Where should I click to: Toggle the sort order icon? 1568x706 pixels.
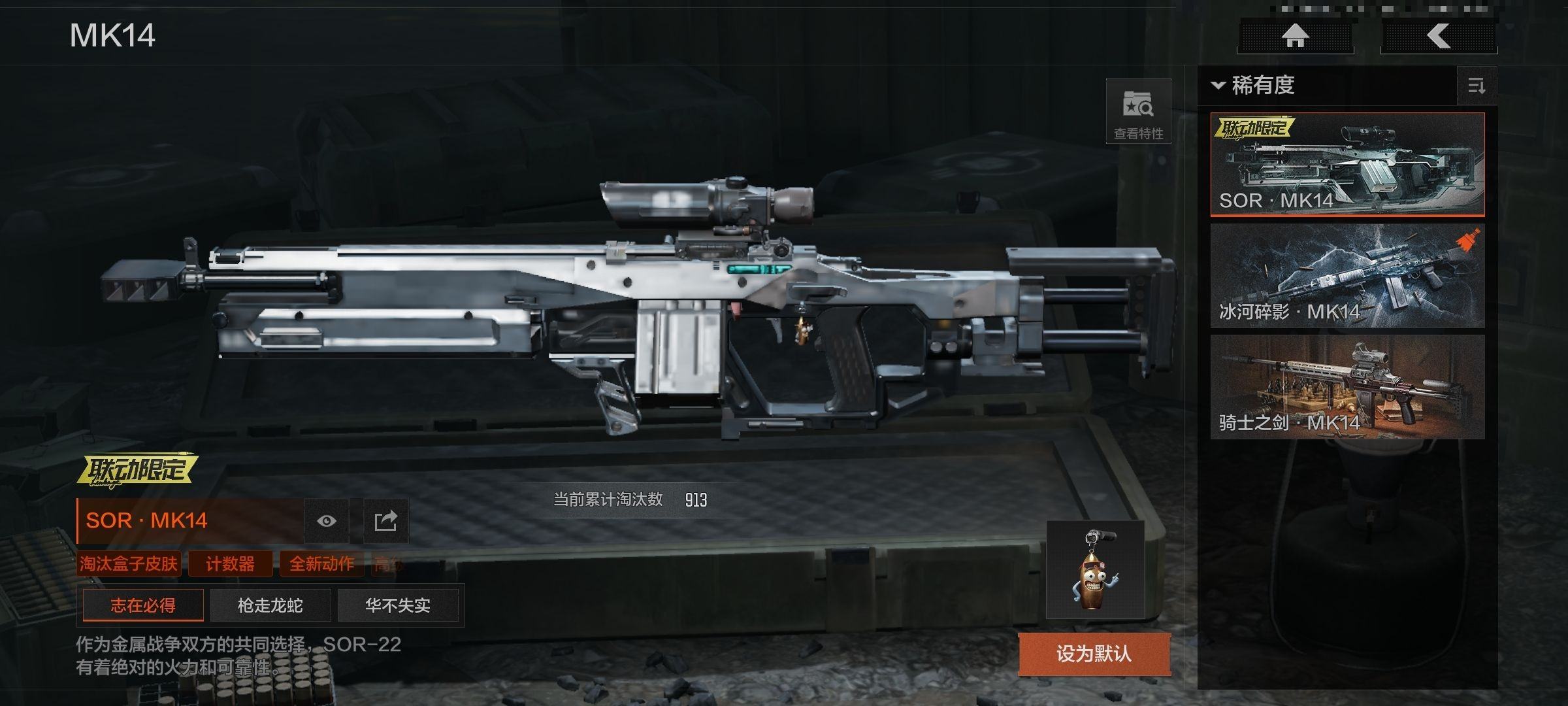click(1477, 86)
